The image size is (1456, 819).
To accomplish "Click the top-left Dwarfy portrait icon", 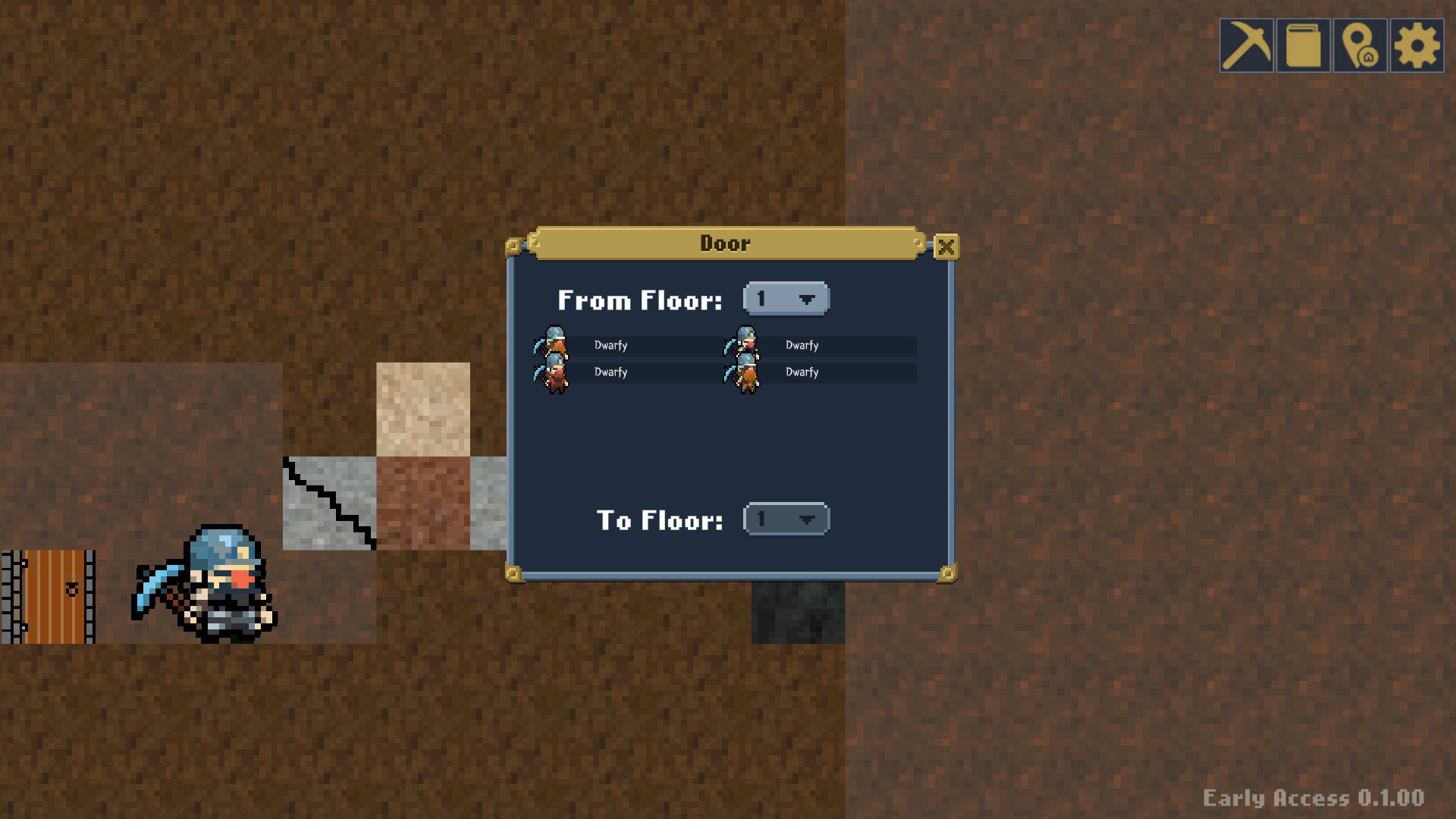I will click(x=553, y=344).
